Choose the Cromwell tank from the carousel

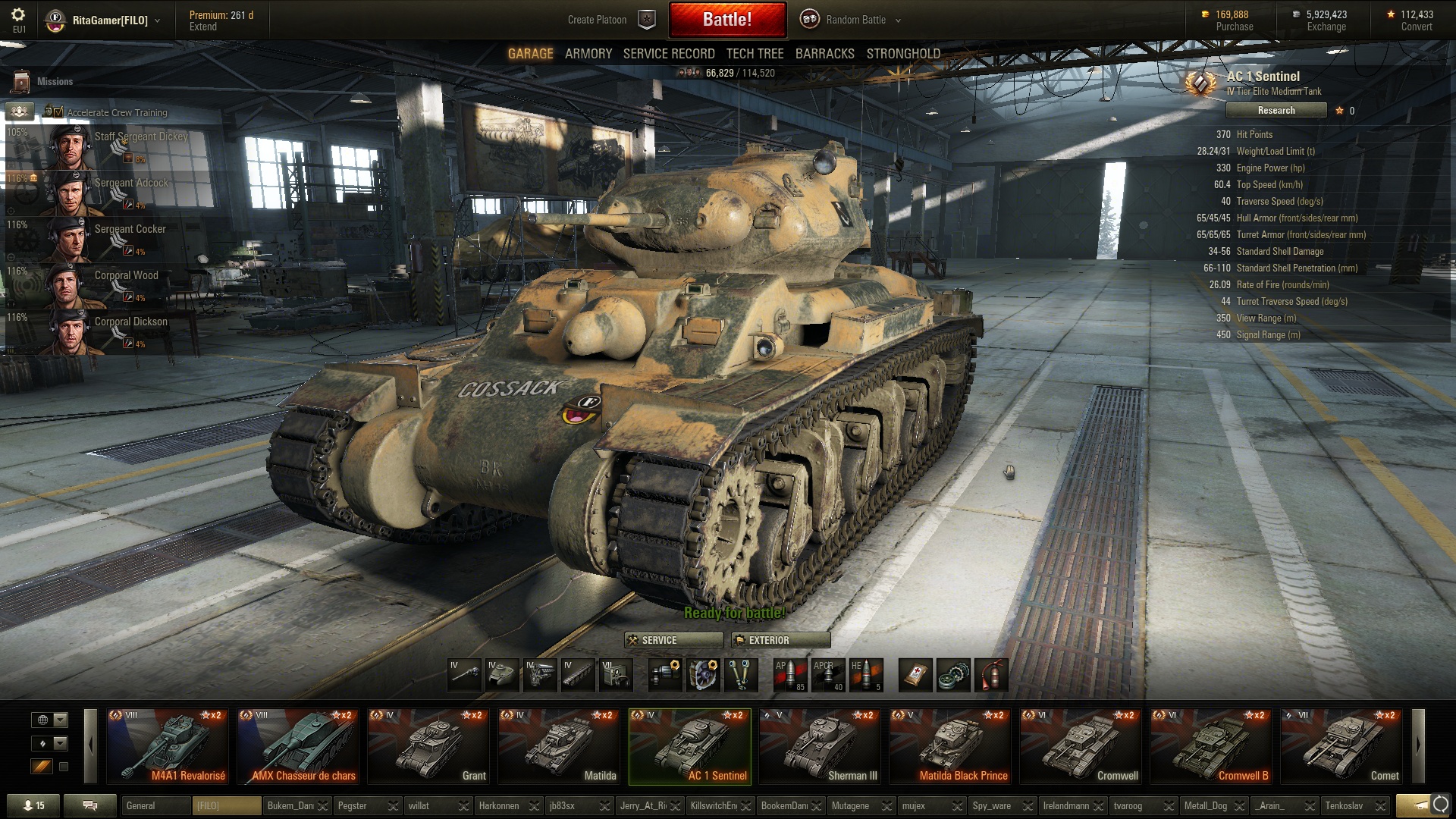click(x=1081, y=746)
